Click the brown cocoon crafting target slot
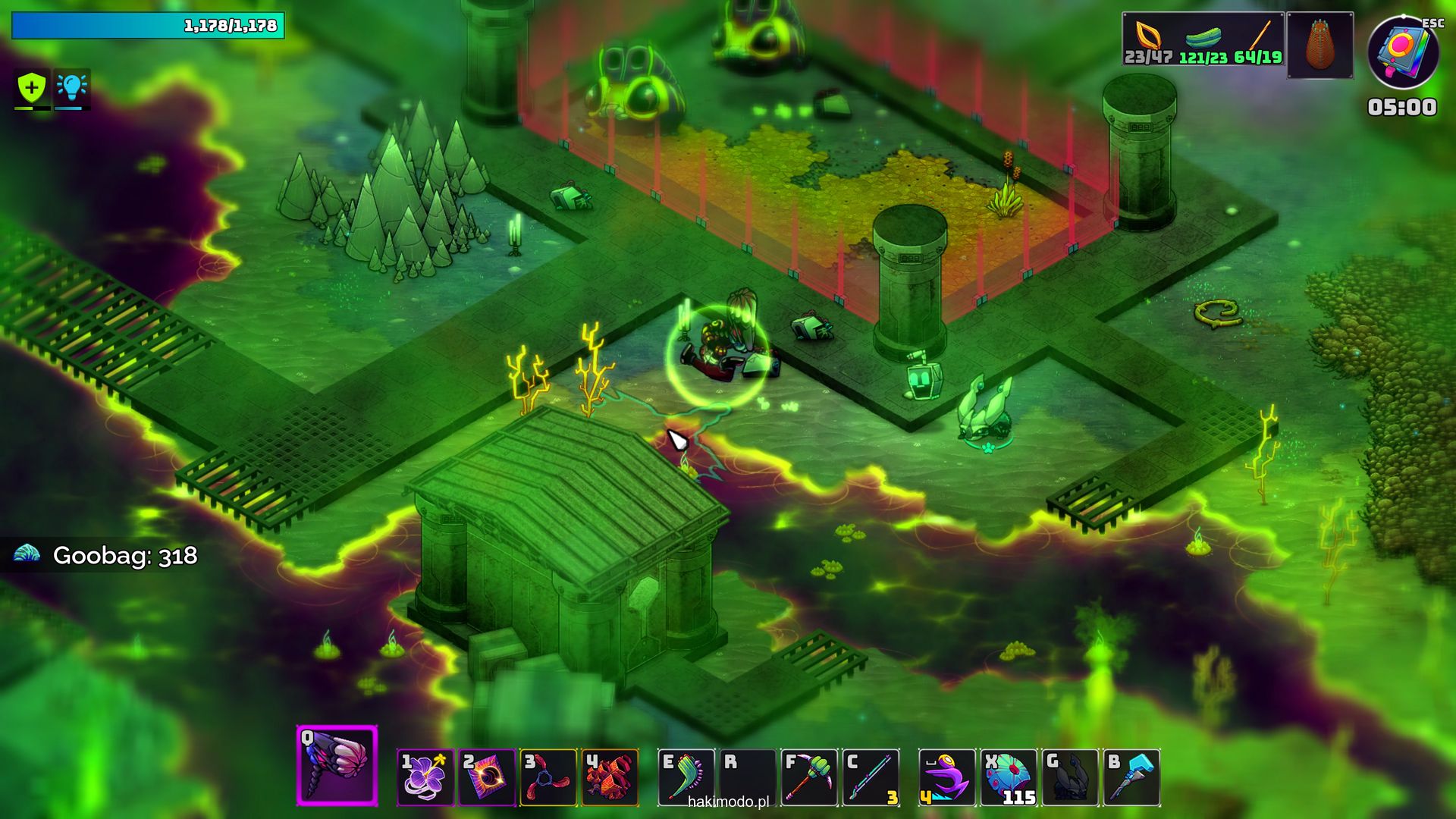The height and width of the screenshot is (819, 1456). [1319, 45]
